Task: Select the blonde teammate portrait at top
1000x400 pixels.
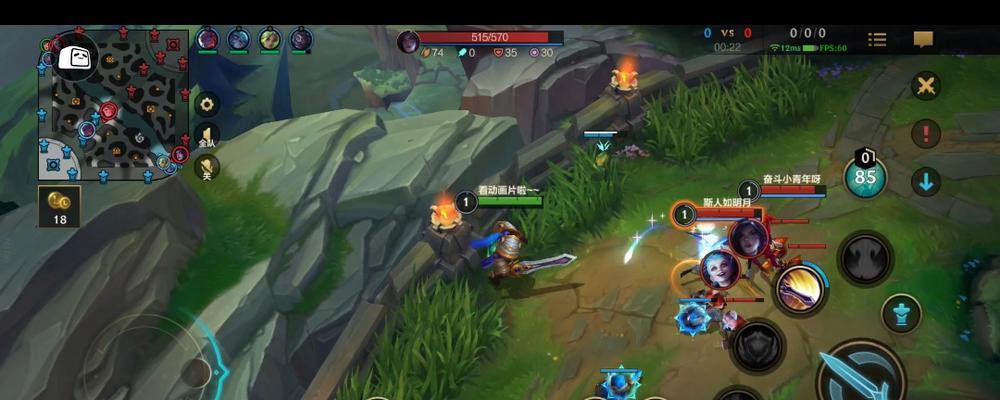Action: [270, 40]
